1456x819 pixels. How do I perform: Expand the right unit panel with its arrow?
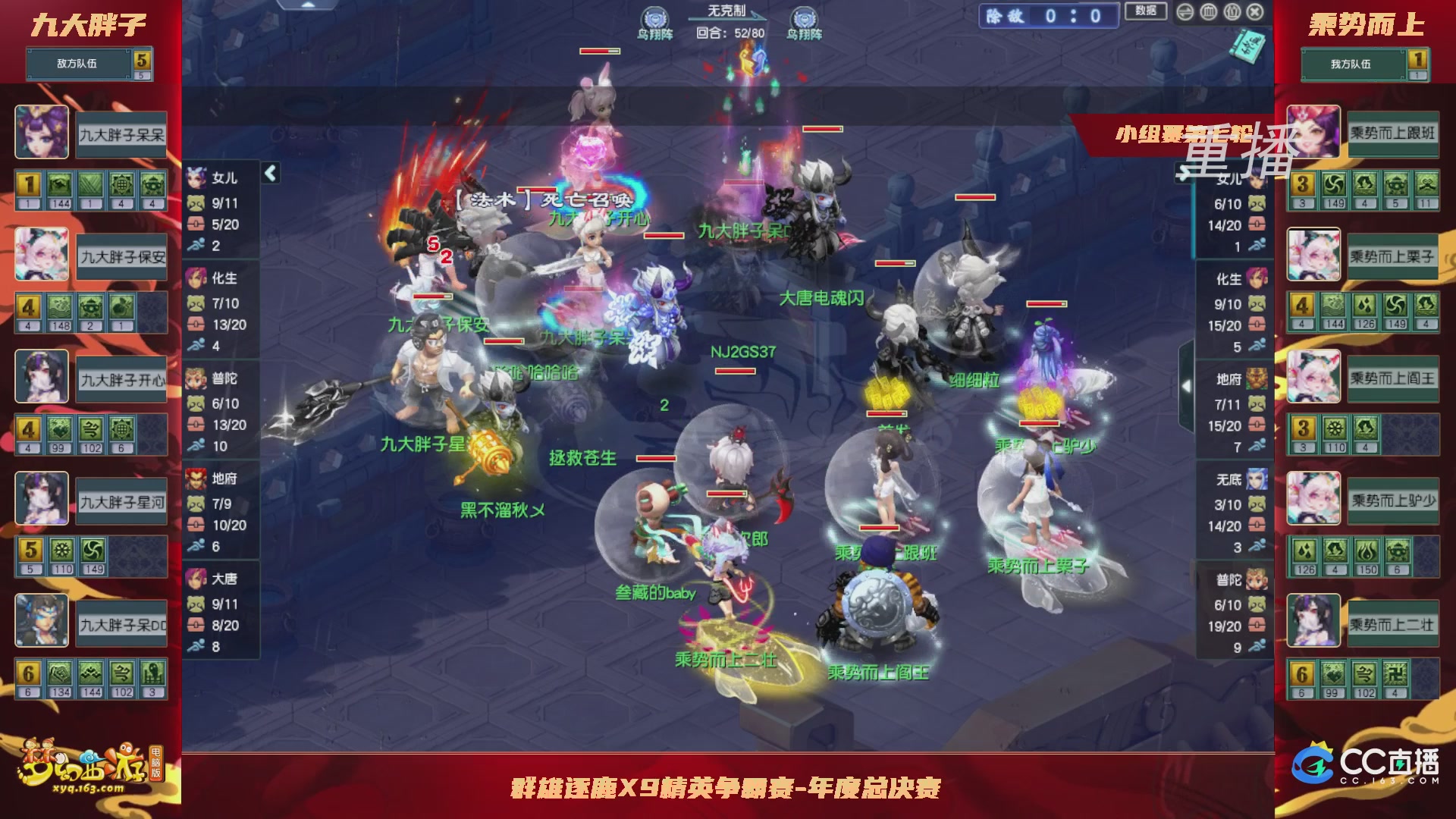click(x=1185, y=386)
